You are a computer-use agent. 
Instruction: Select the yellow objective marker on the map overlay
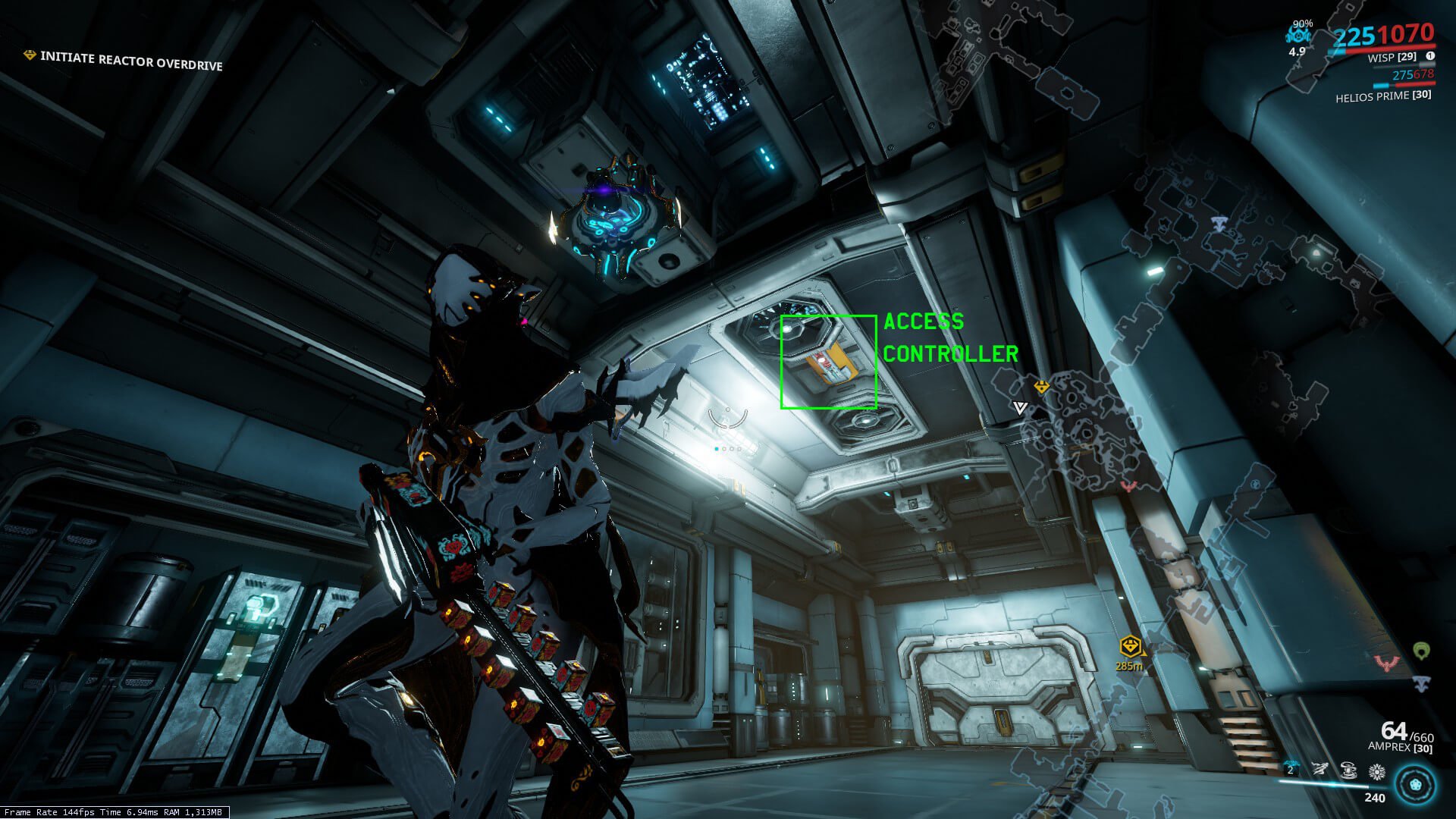(x=1042, y=387)
